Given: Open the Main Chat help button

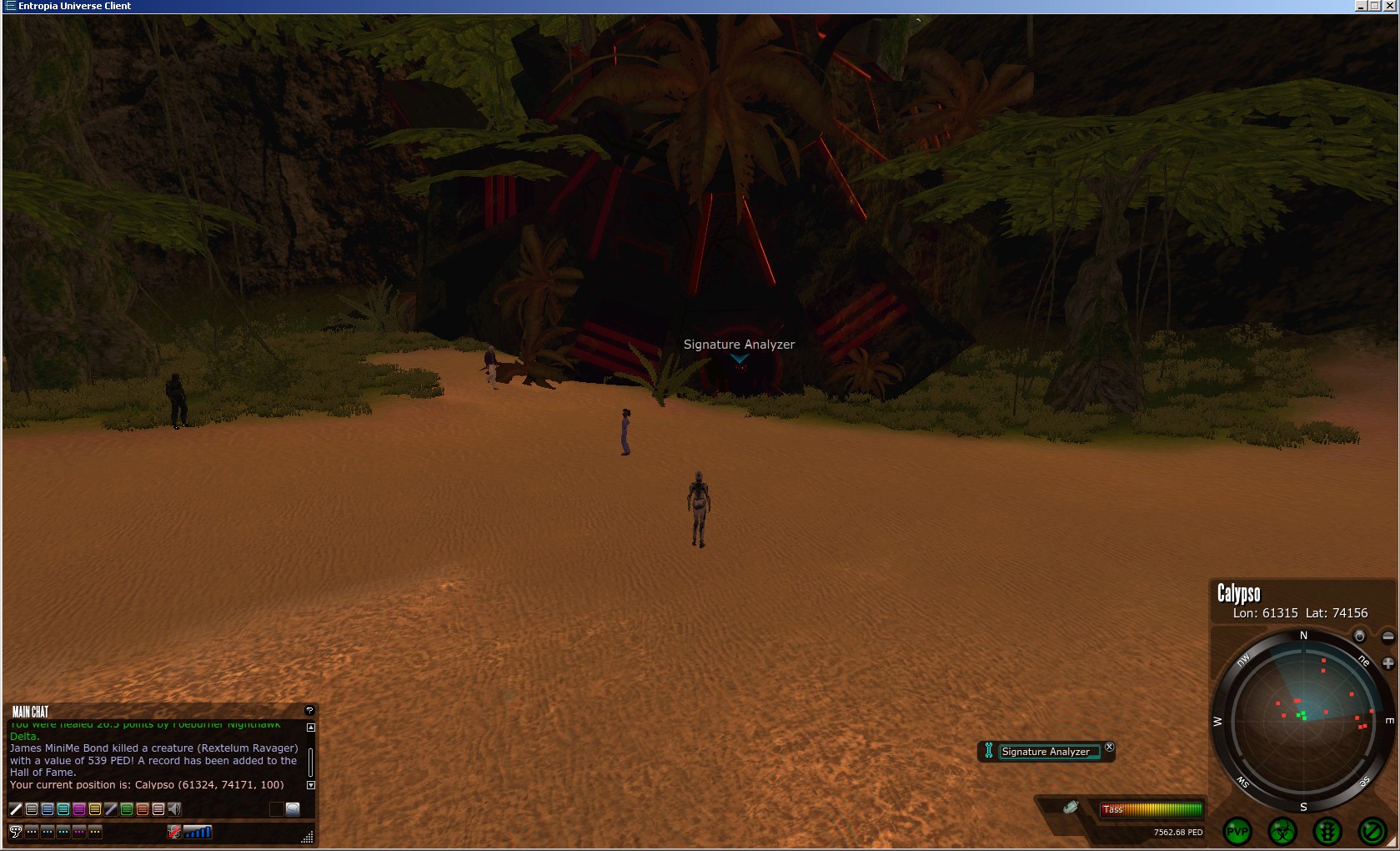Looking at the screenshot, I should (x=309, y=711).
